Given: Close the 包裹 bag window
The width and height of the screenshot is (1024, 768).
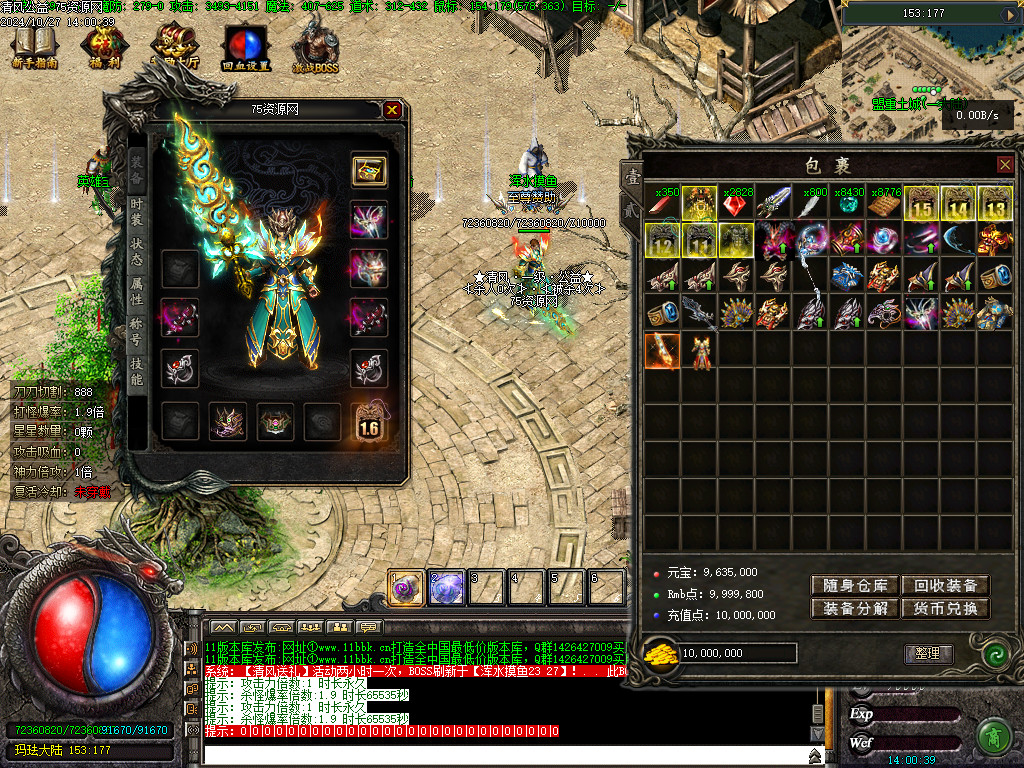Looking at the screenshot, I should [1005, 164].
